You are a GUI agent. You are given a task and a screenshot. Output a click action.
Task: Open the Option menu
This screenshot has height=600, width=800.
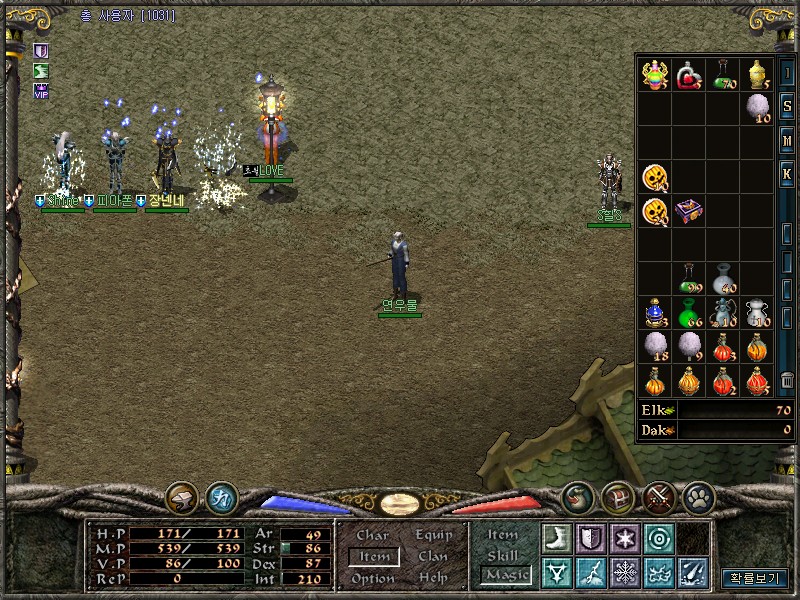[373, 579]
